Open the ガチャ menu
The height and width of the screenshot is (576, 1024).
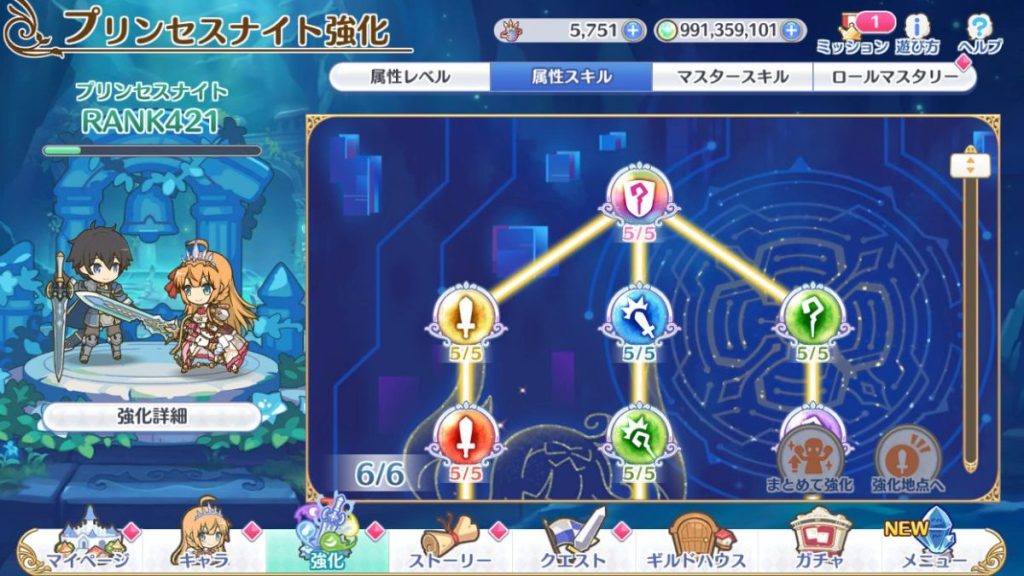(x=820, y=545)
